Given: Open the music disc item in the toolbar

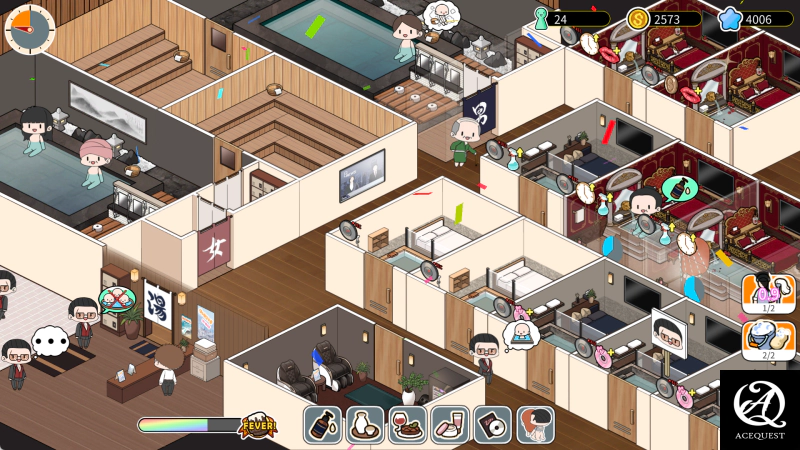Looking at the screenshot, I should pos(492,425).
